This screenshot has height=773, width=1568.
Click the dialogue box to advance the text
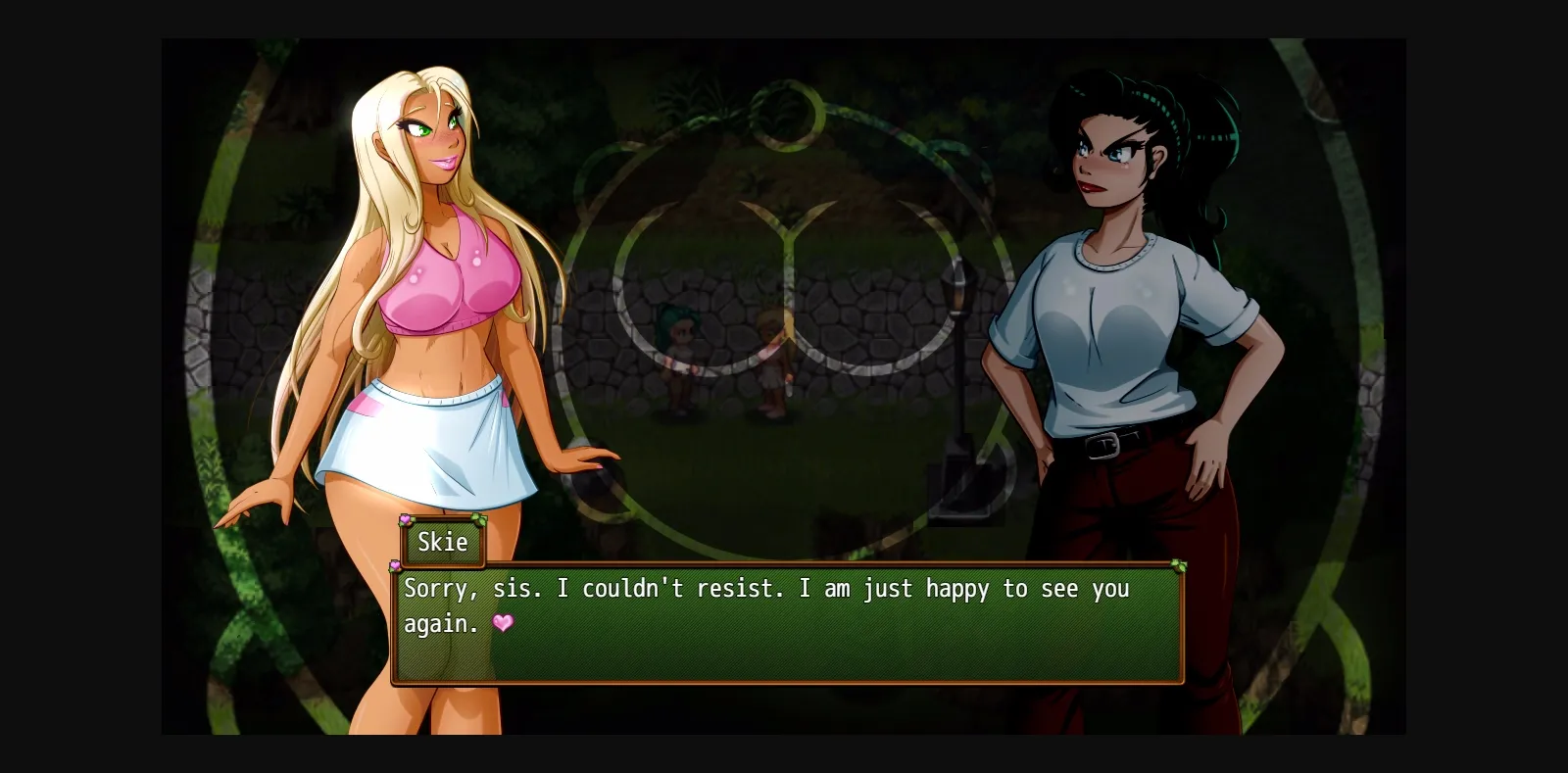[784, 647]
